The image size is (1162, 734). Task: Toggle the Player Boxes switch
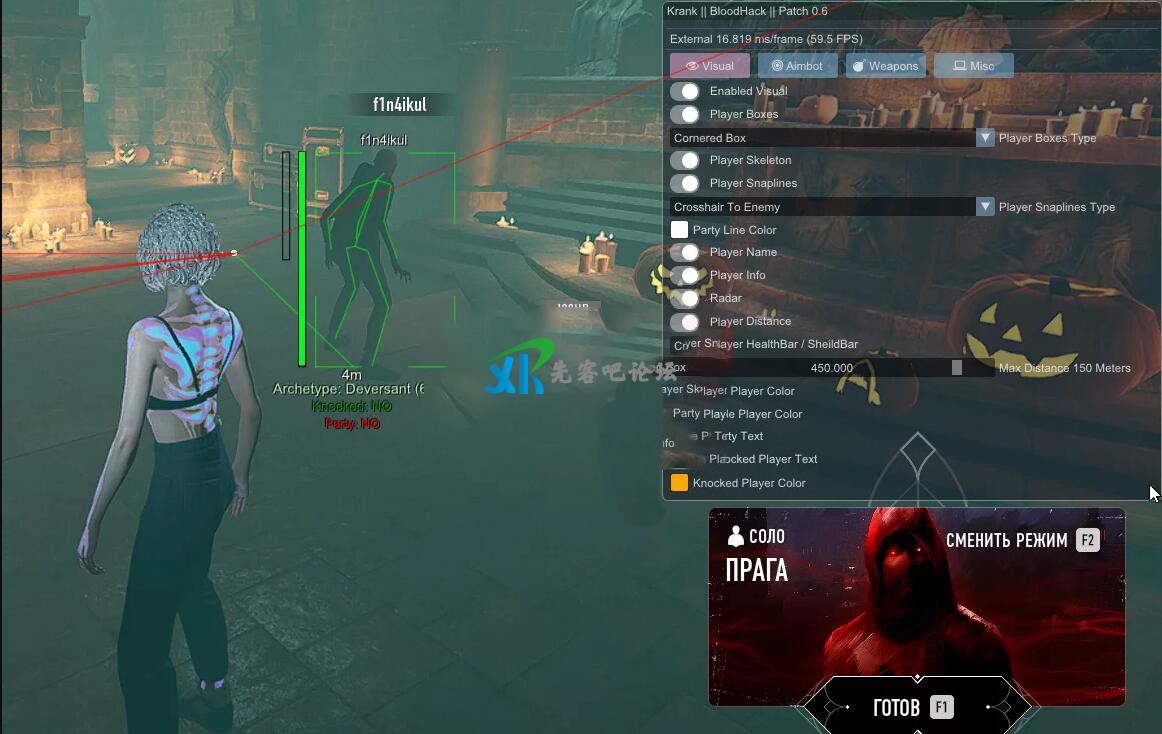coord(685,114)
